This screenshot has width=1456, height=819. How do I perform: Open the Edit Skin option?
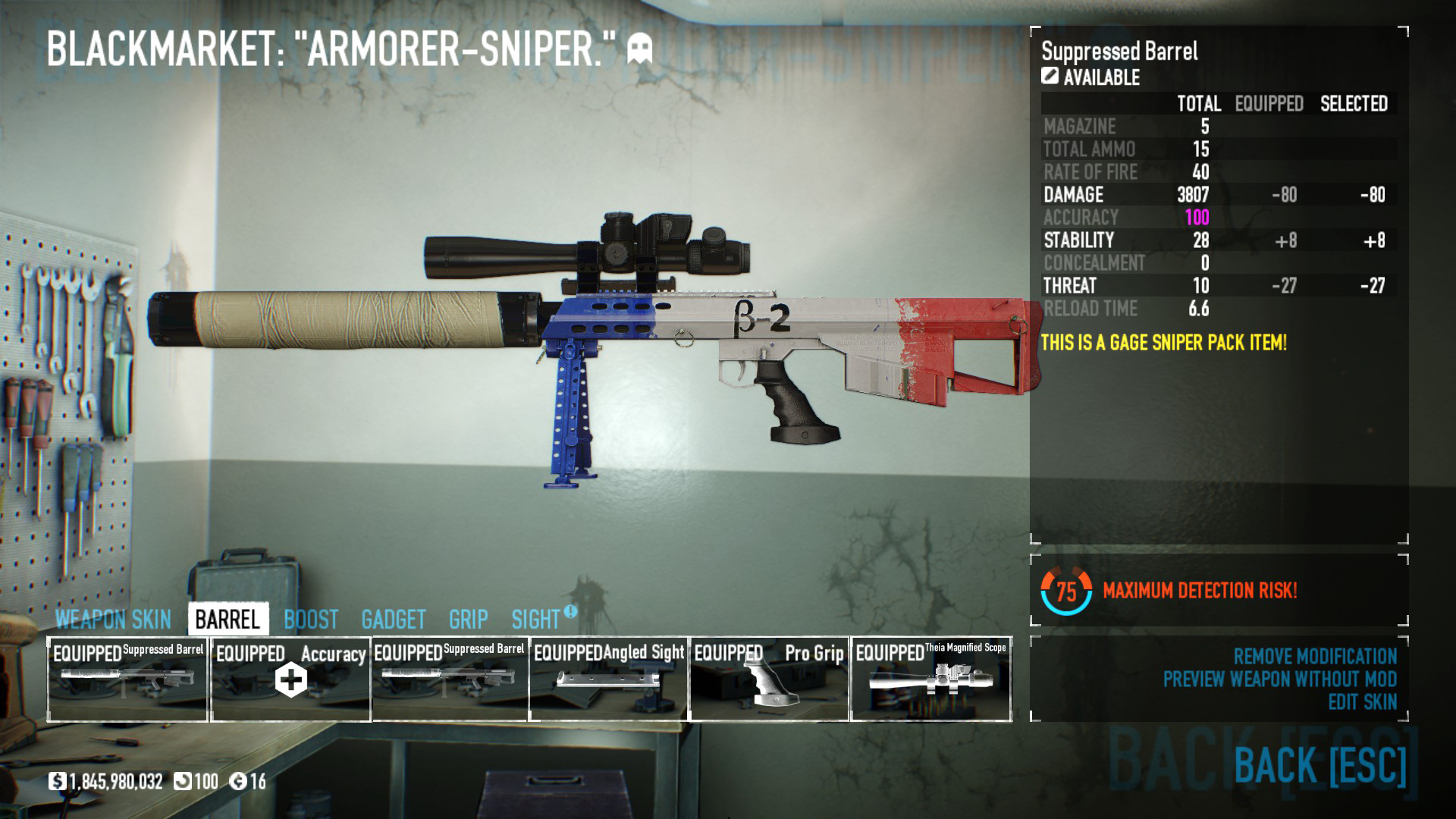[1362, 702]
